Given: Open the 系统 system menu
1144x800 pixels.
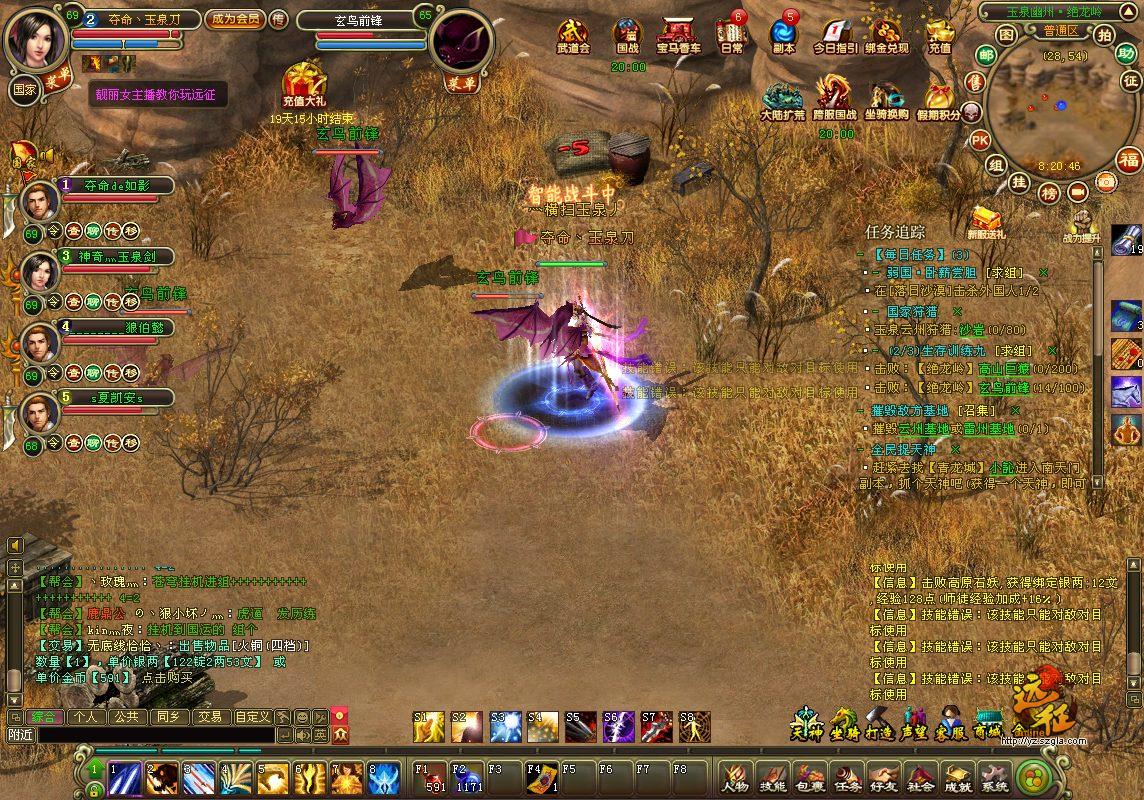Looking at the screenshot, I should [994, 778].
